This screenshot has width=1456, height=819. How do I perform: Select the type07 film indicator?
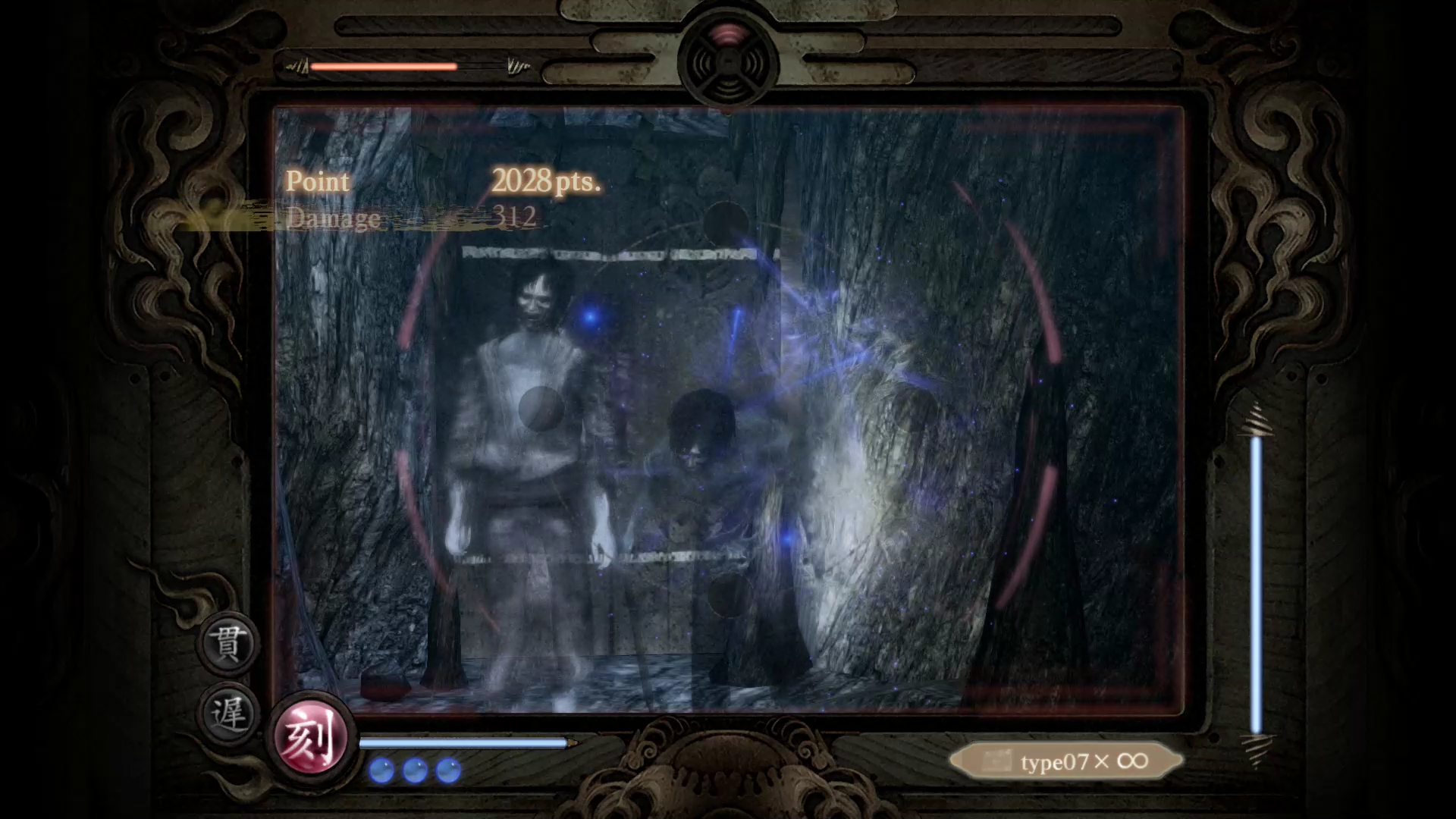pyautogui.click(x=1066, y=761)
